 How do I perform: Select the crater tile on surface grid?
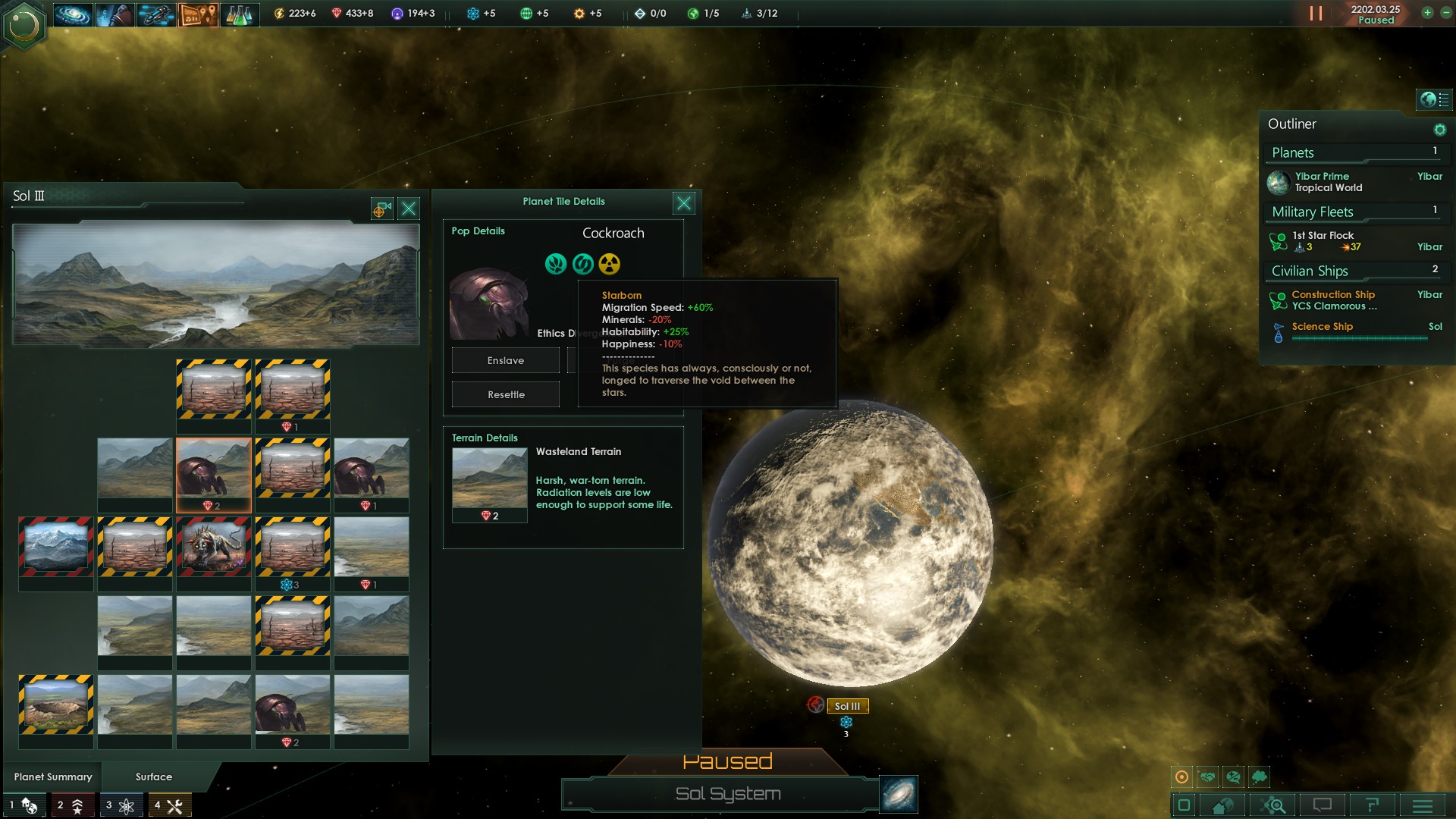click(x=56, y=705)
